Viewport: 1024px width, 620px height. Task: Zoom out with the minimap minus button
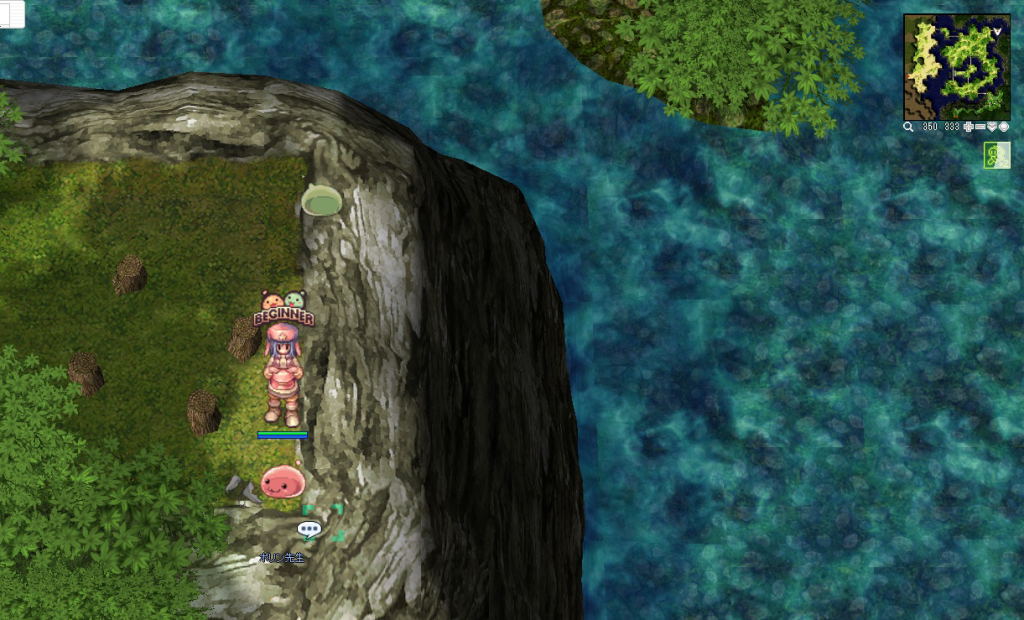pos(979,128)
